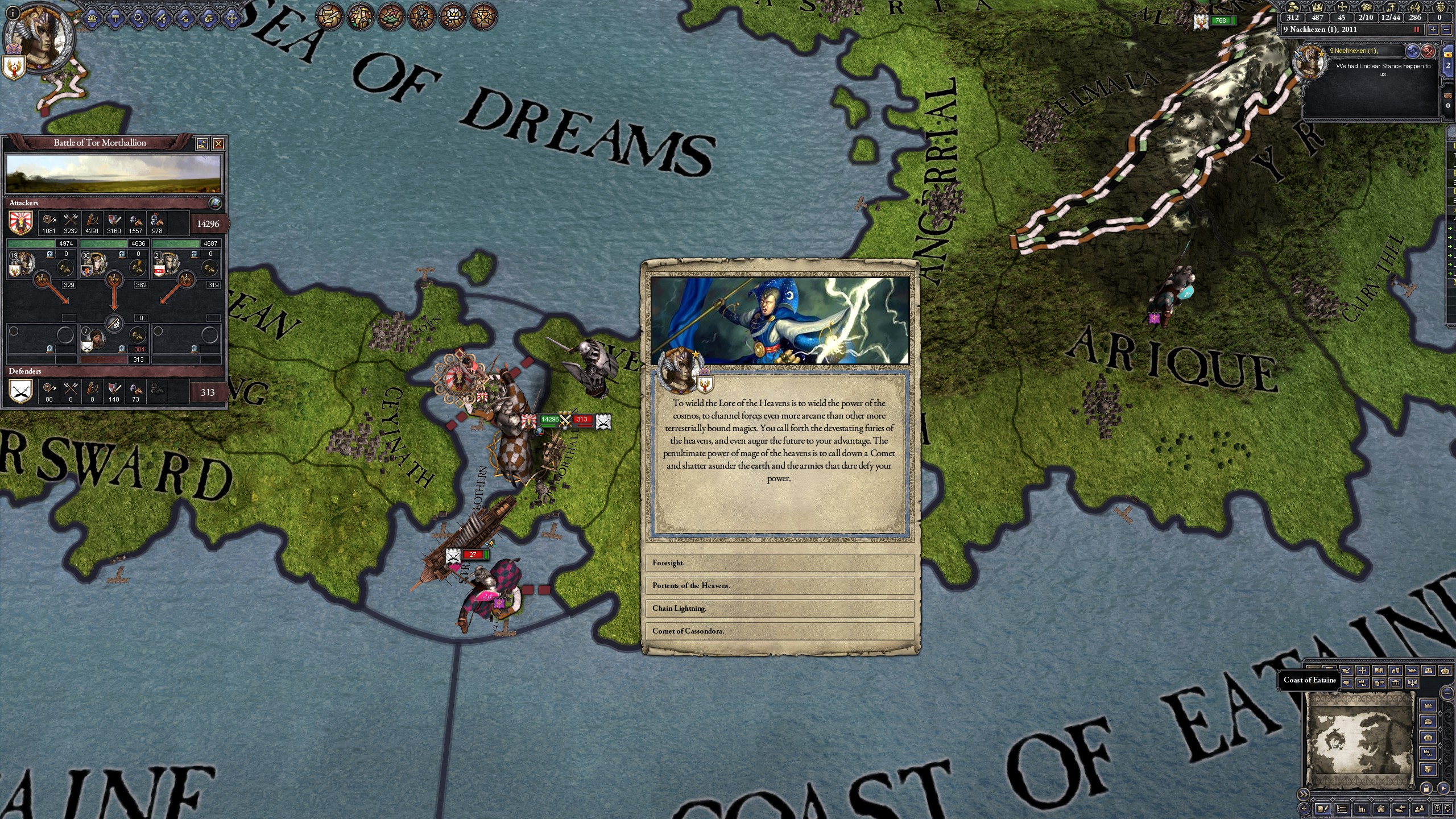Shrink the Battle of Tor Morthallion window
The width and height of the screenshot is (1456, 819).
(x=202, y=143)
